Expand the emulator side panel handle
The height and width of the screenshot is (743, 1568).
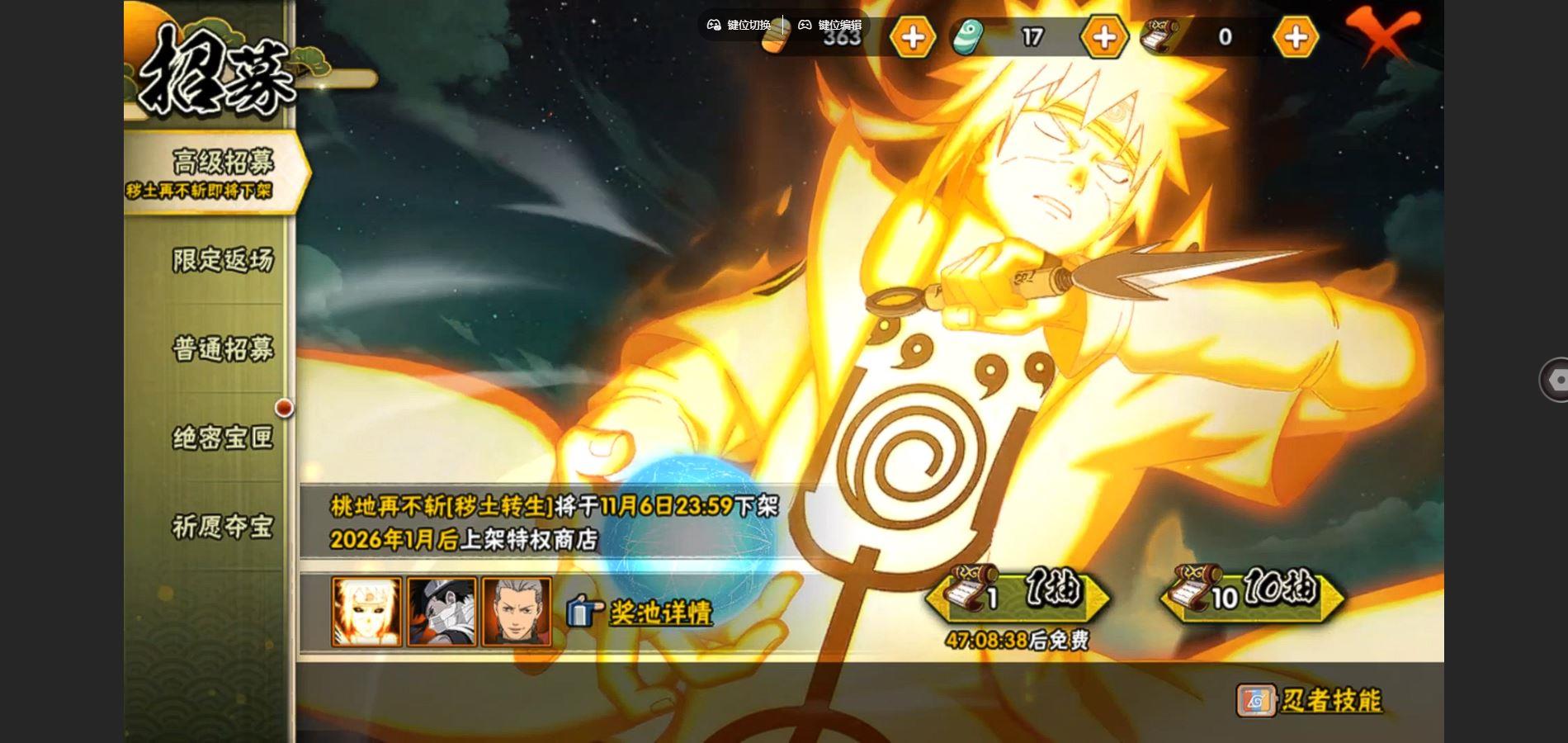click(1555, 380)
